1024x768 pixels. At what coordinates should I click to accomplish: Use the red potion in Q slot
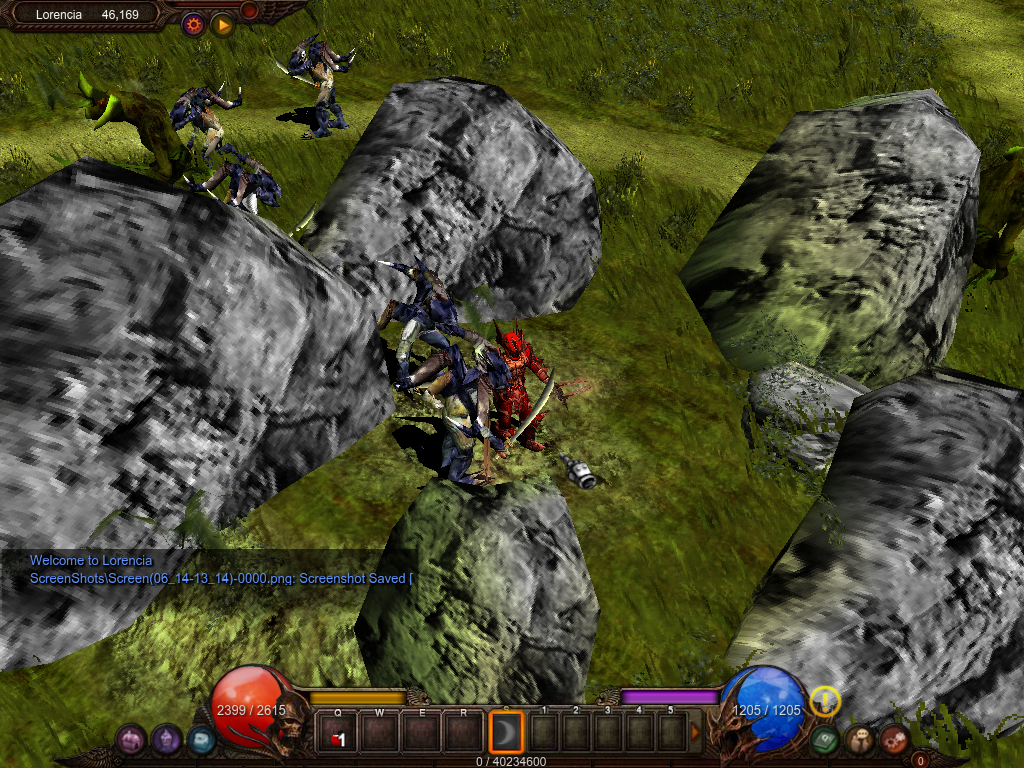coord(337,735)
